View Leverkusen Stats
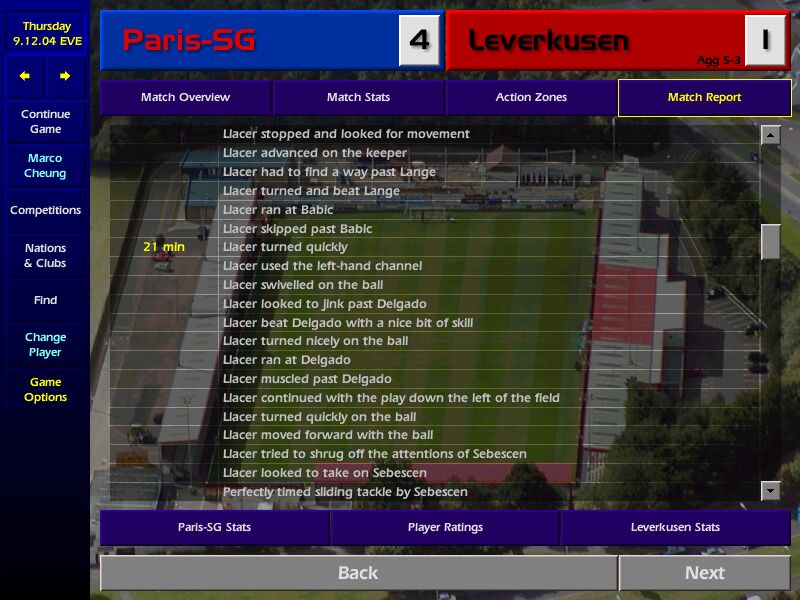The width and height of the screenshot is (800, 600). click(675, 527)
